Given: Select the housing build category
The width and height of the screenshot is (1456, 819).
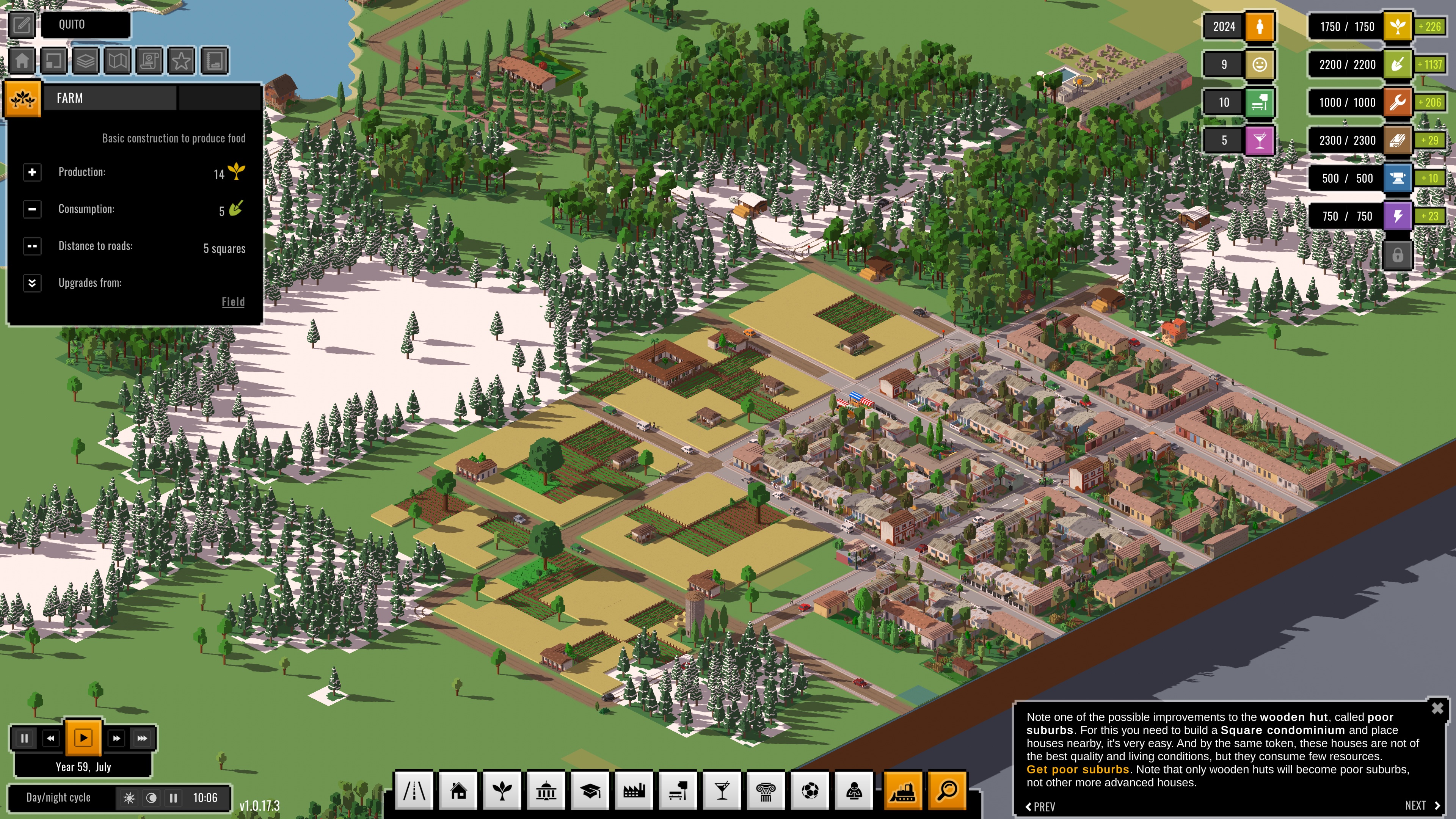Looking at the screenshot, I should pyautogui.click(x=458, y=791).
